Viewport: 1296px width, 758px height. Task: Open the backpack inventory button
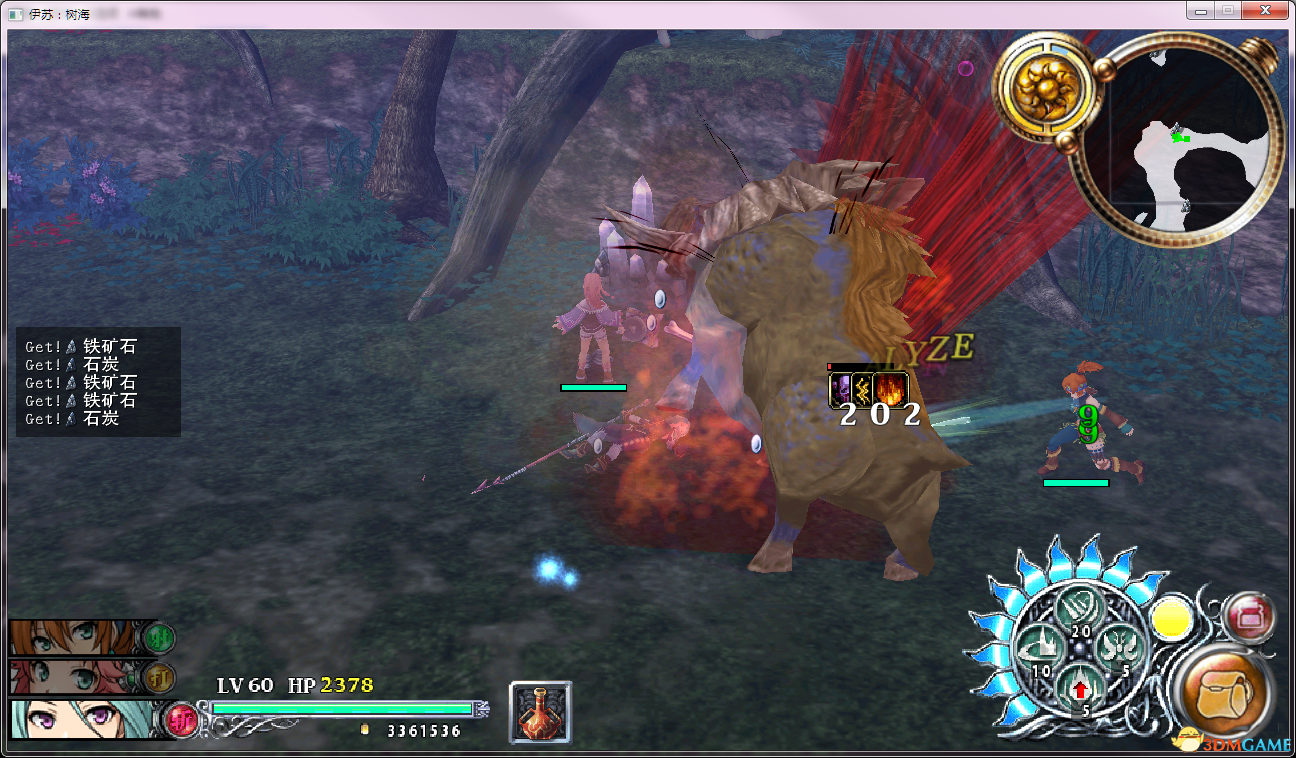(1225, 692)
